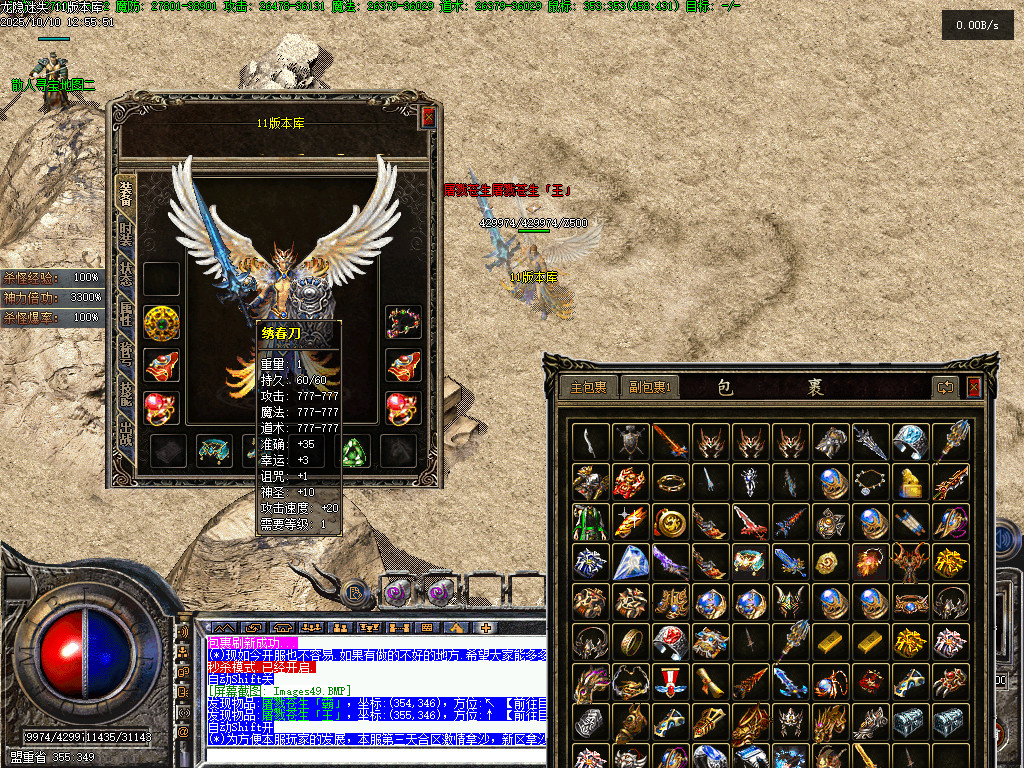
Task: Switch to the 时装 fashion tab
Action: click(x=126, y=236)
